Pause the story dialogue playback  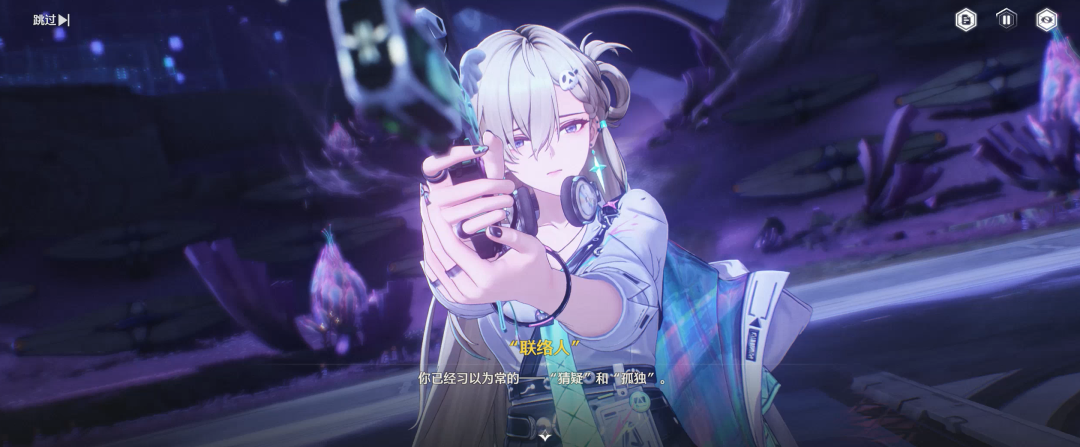[x=1006, y=19]
